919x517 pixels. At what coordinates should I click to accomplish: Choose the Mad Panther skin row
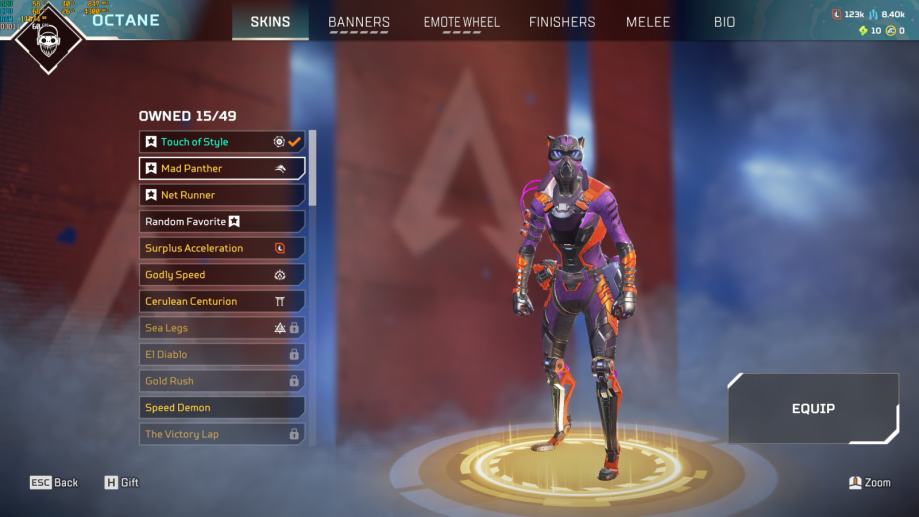pos(221,168)
